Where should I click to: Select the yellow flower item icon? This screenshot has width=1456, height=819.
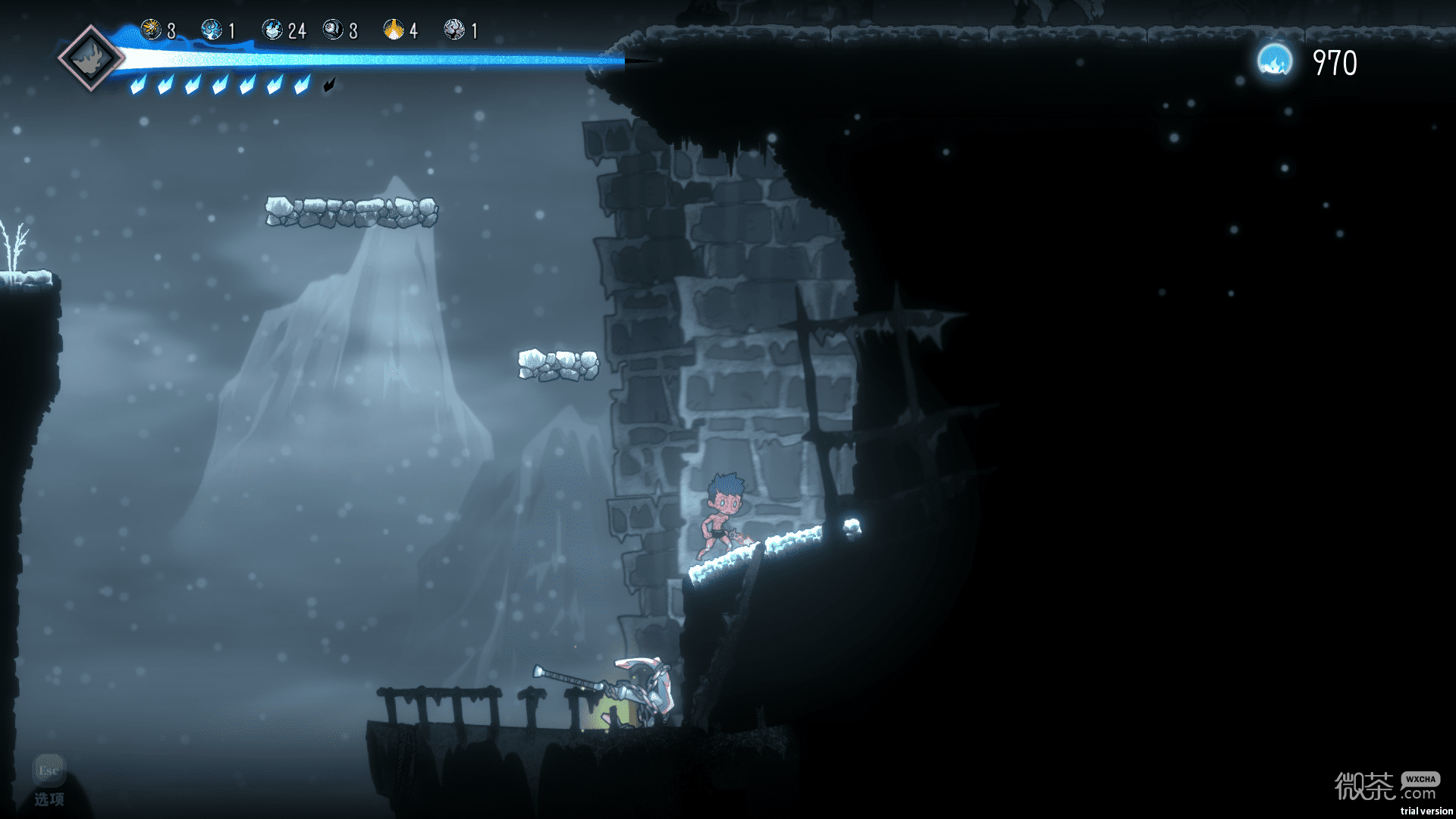(x=151, y=30)
